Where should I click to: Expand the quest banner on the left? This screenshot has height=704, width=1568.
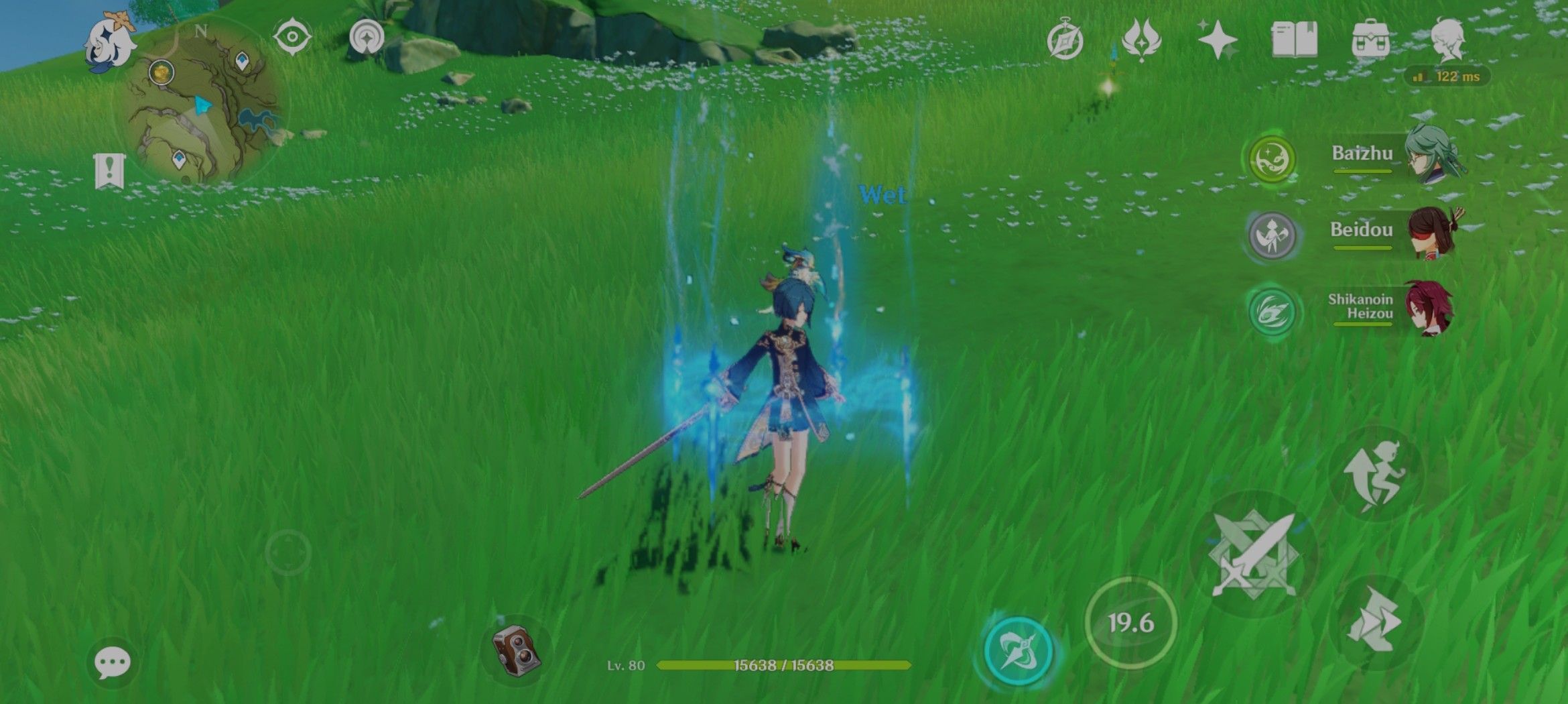(111, 171)
